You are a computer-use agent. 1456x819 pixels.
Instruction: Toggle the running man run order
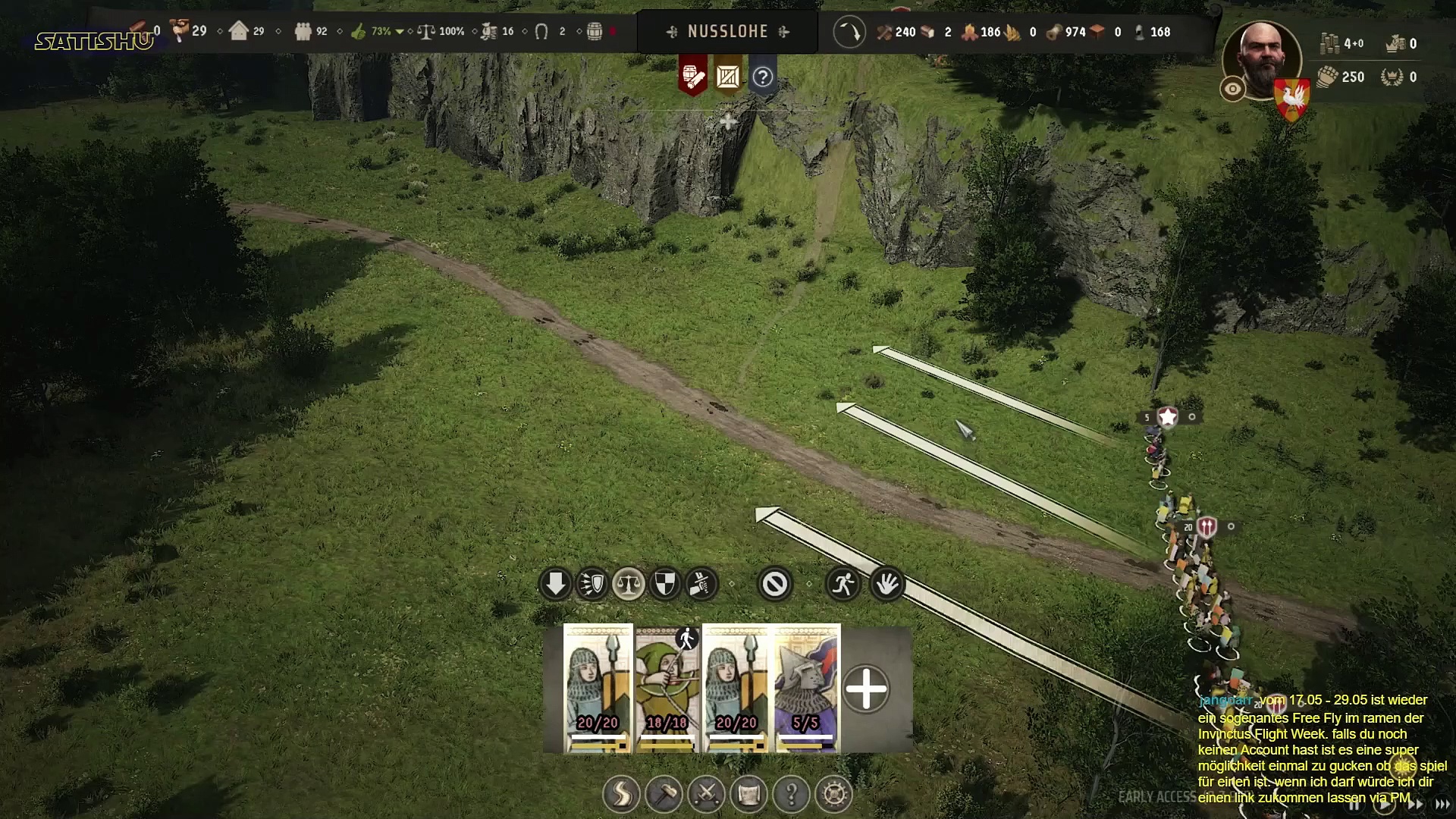point(843,585)
